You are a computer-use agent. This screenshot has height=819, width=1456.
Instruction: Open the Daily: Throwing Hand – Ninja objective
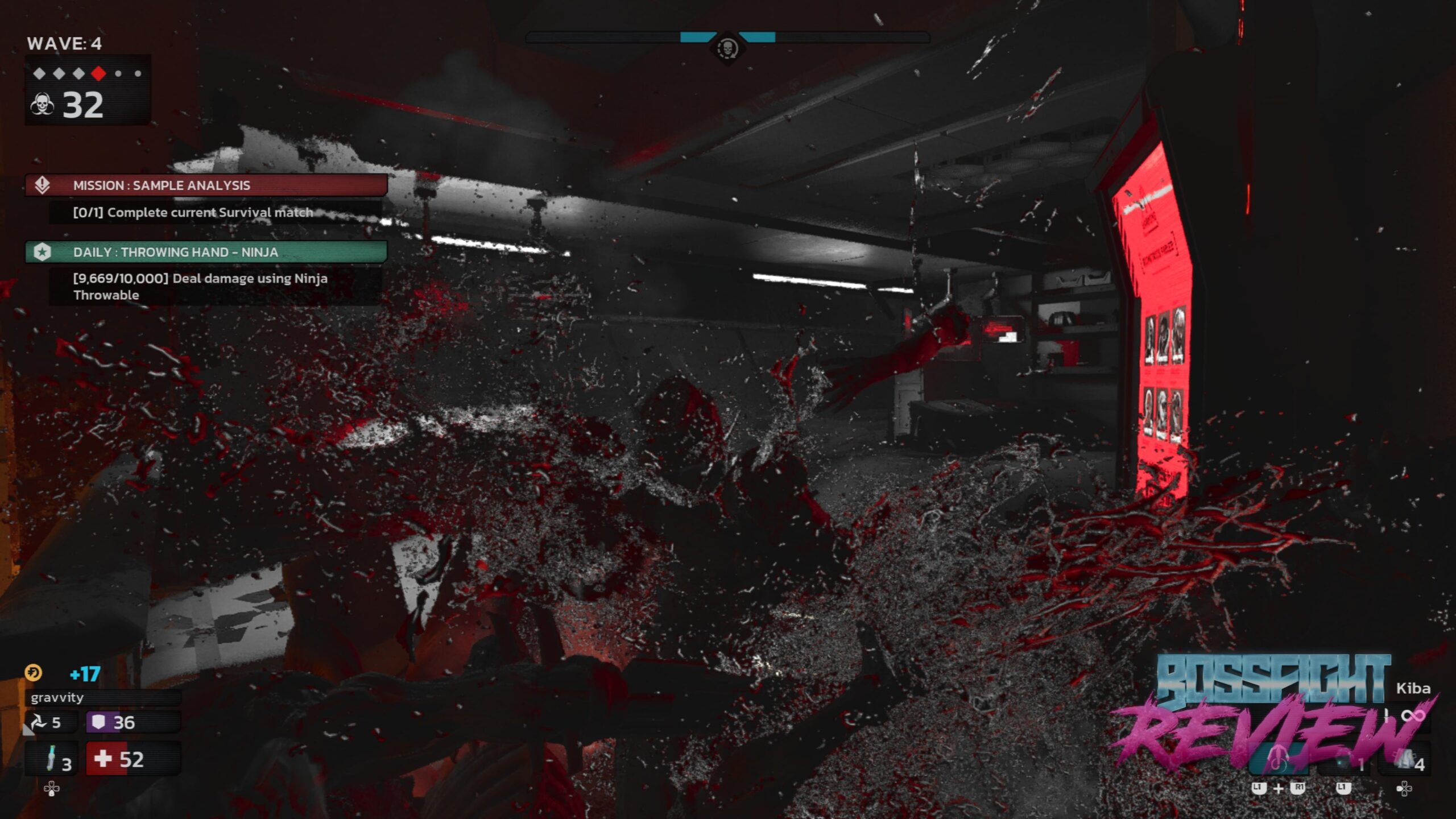(206, 252)
